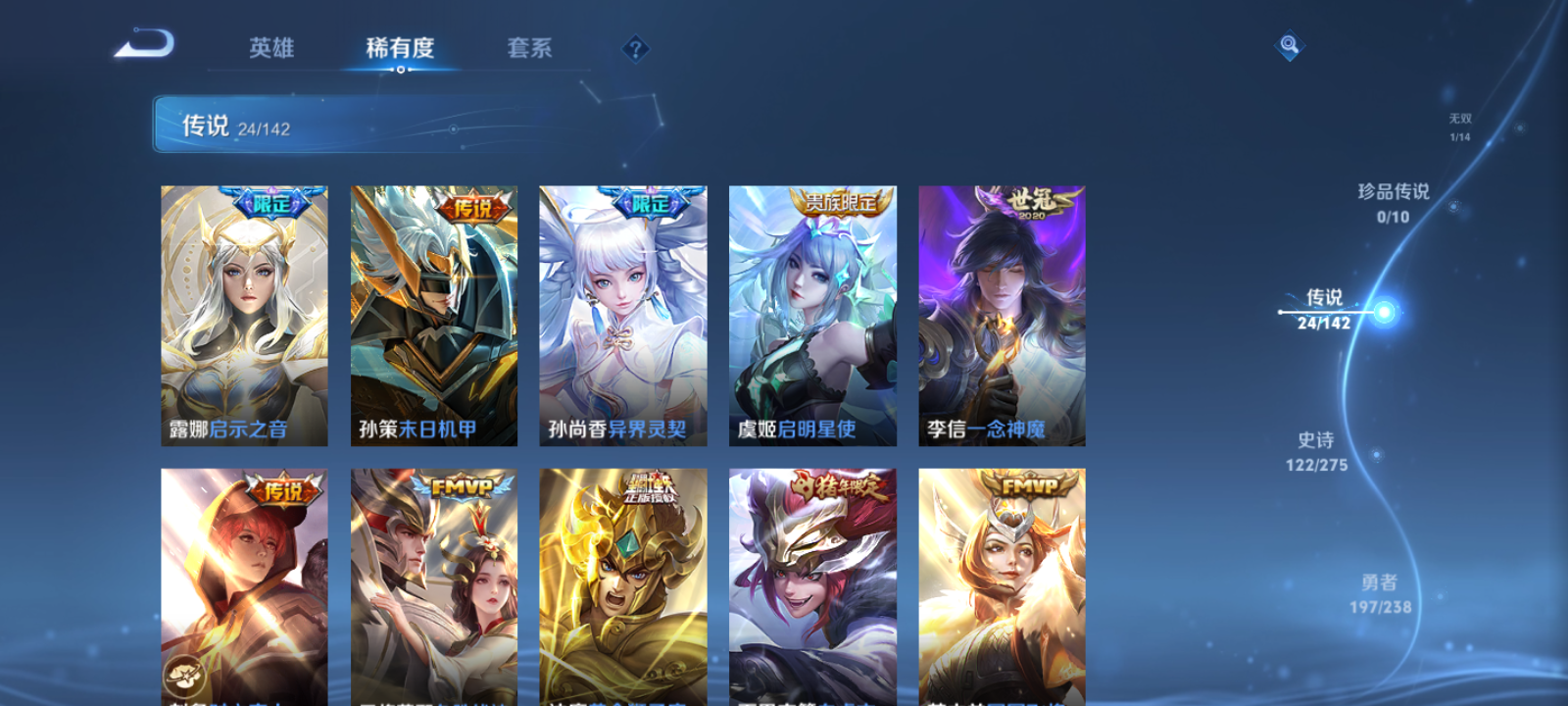Viewport: 1568px width, 706px height.
Task: Open the search magnifier icon
Action: tap(1288, 43)
